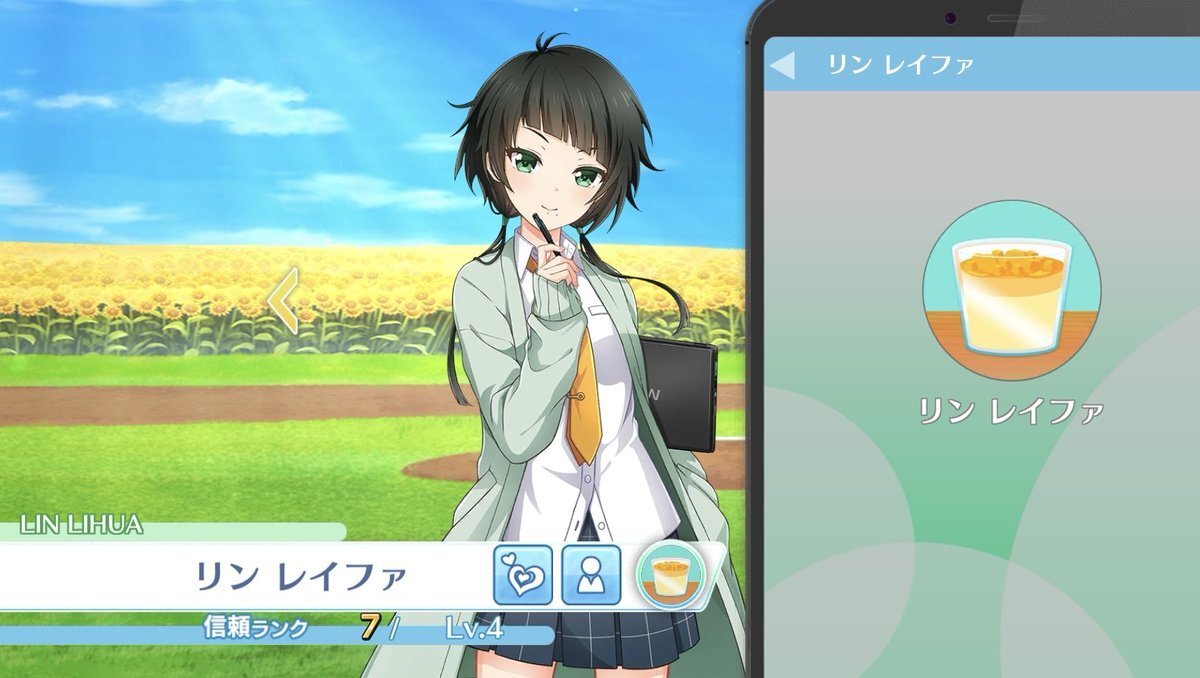
Task: Open the heart affection button
Action: [522, 575]
